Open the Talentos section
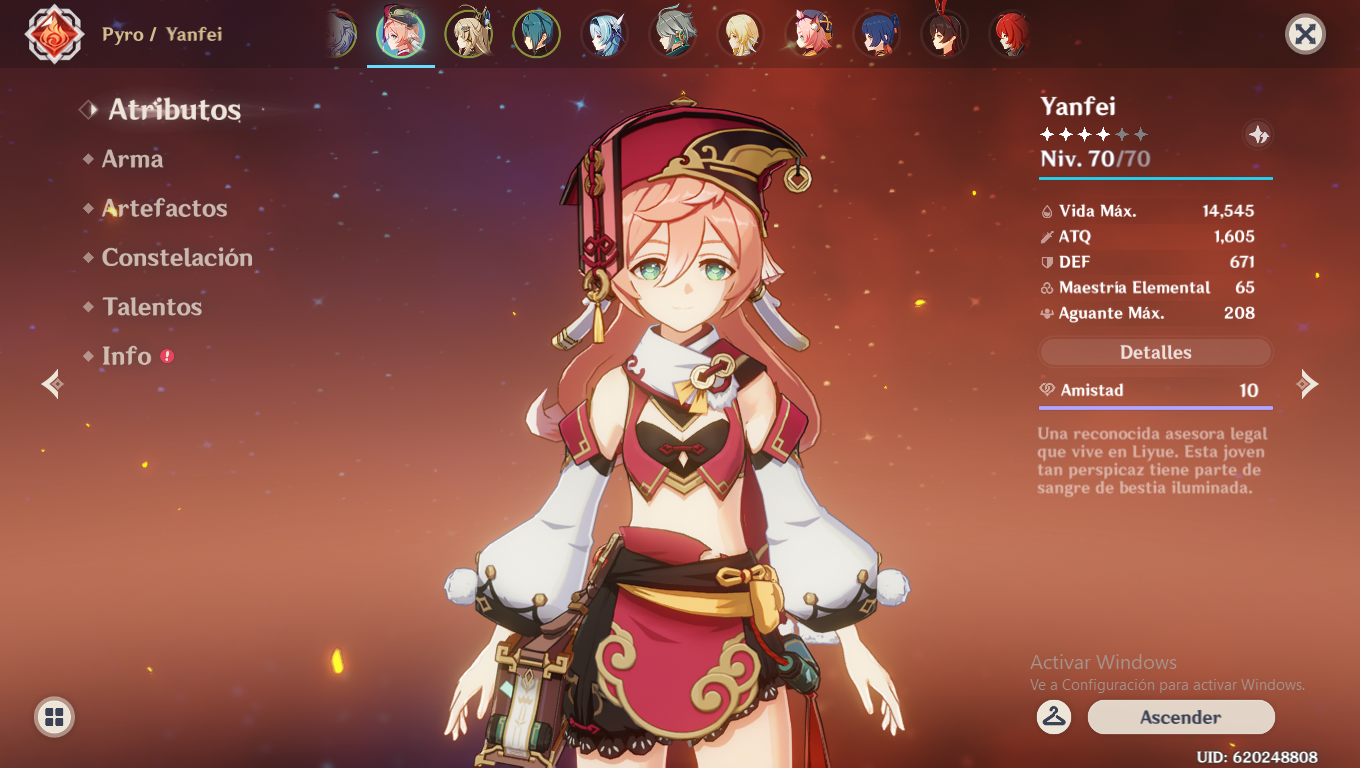This screenshot has width=1360, height=768. 152,306
